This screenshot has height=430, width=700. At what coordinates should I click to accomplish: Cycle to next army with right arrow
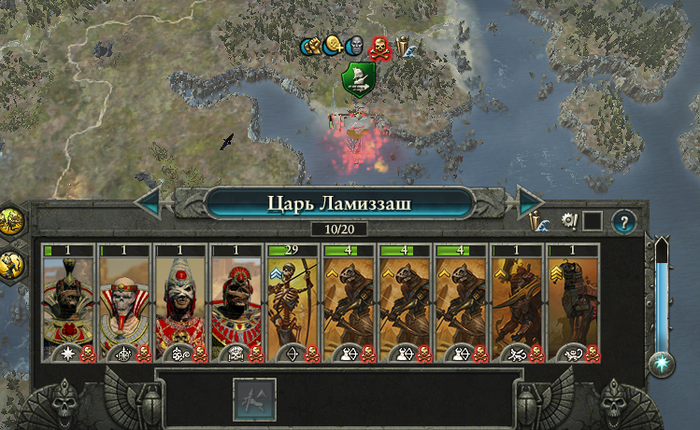tap(529, 202)
